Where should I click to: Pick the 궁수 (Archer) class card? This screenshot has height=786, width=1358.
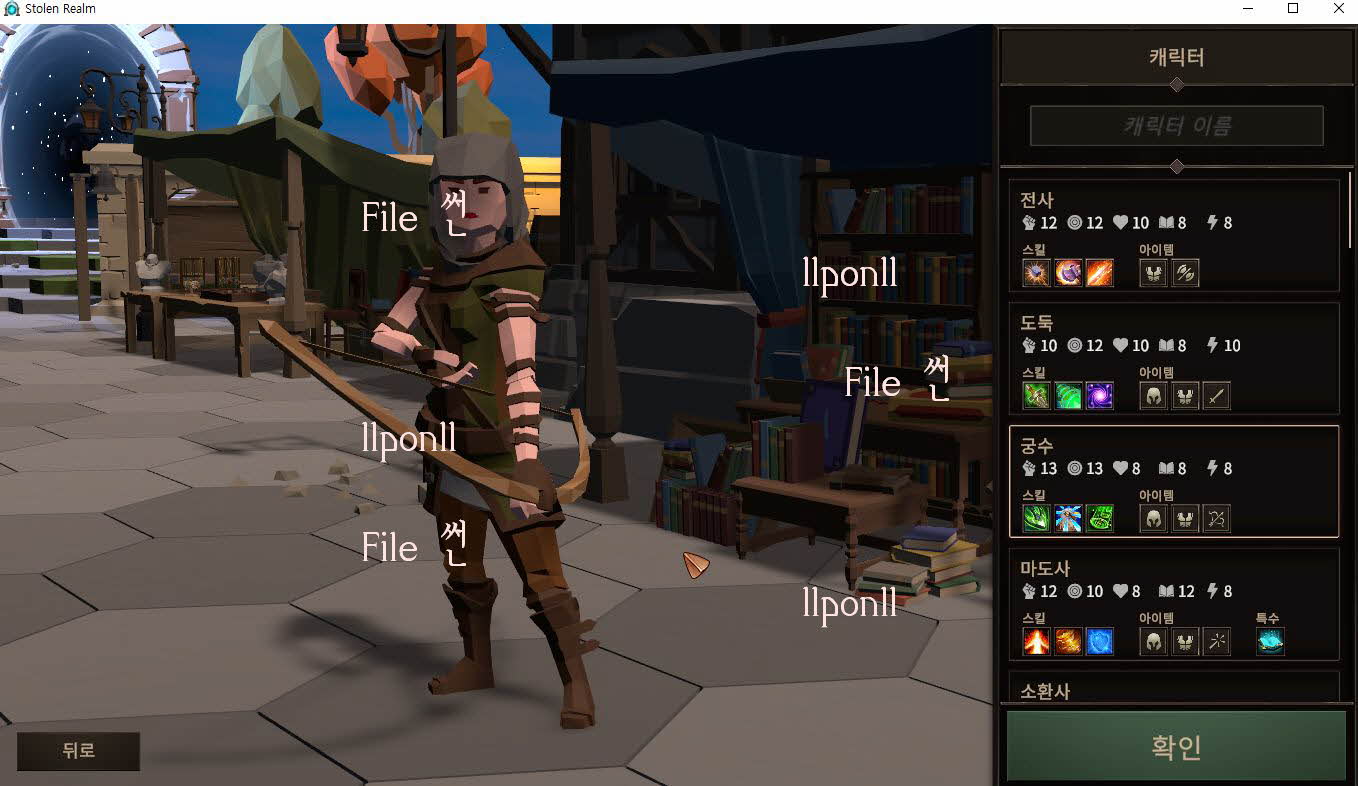pyautogui.click(x=1174, y=481)
